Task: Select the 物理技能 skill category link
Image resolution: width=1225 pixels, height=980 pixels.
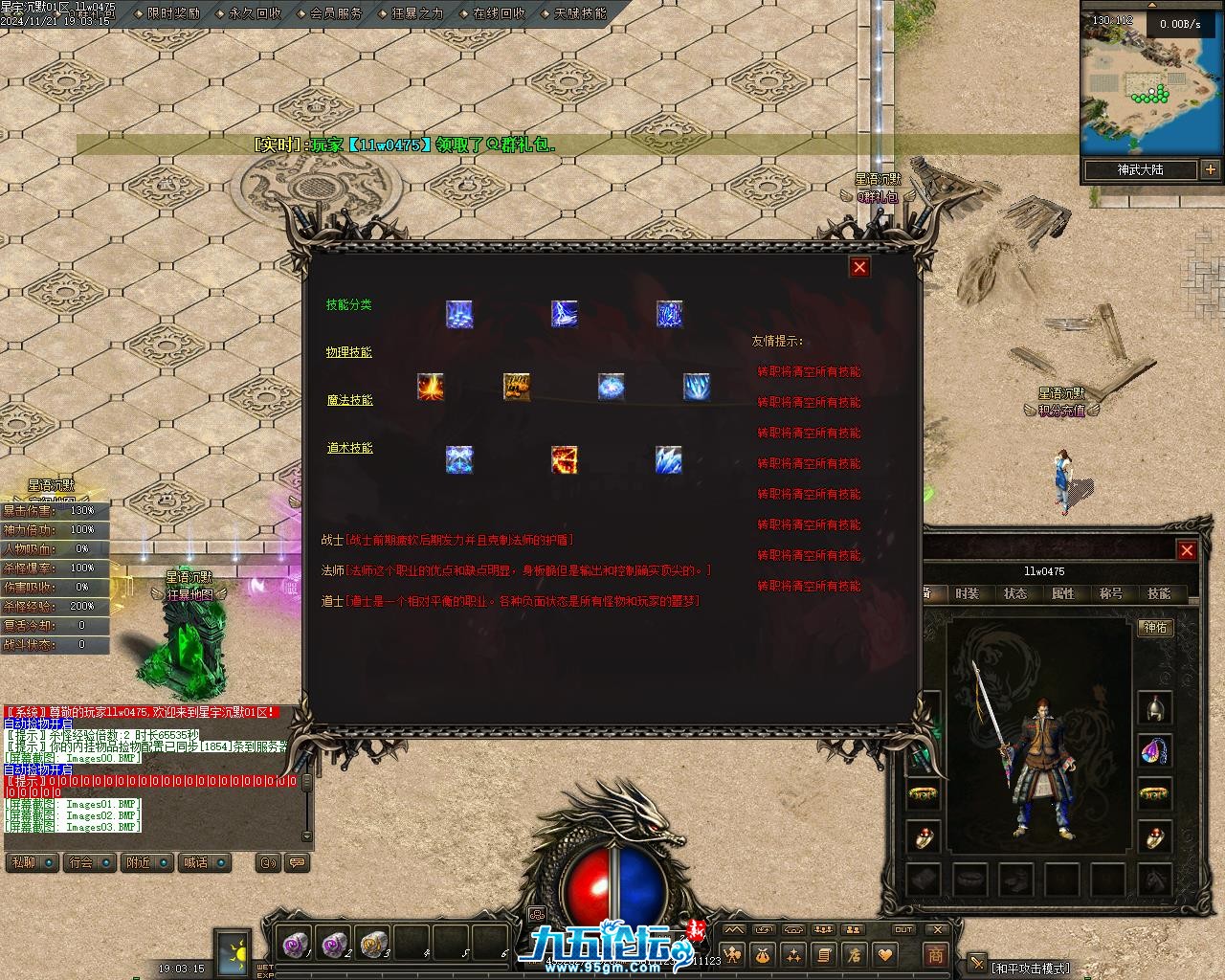Action: click(x=349, y=352)
